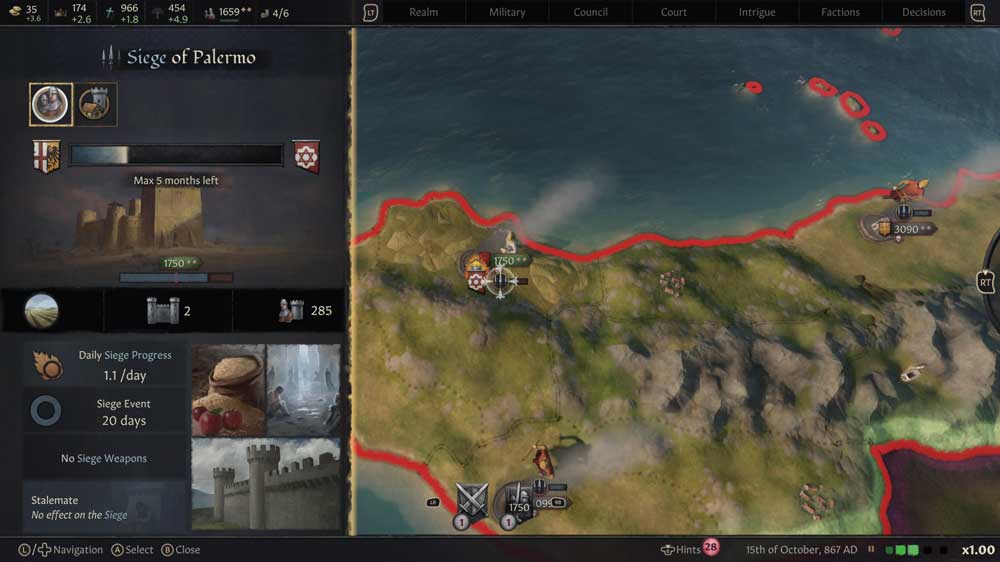Go to the Intrigue tab
The height and width of the screenshot is (562, 1000).
757,12
